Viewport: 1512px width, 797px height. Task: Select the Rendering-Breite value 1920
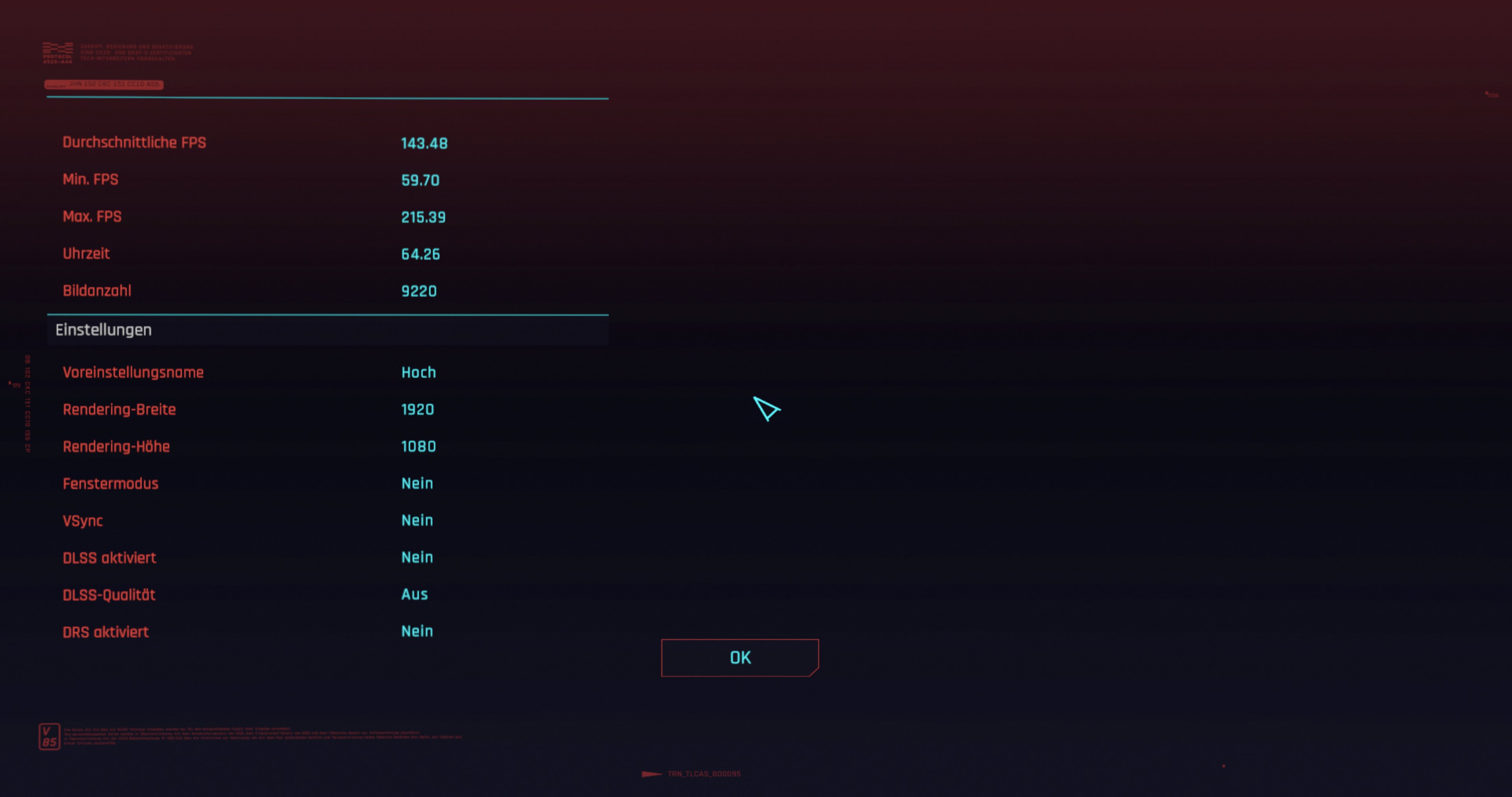pos(417,409)
